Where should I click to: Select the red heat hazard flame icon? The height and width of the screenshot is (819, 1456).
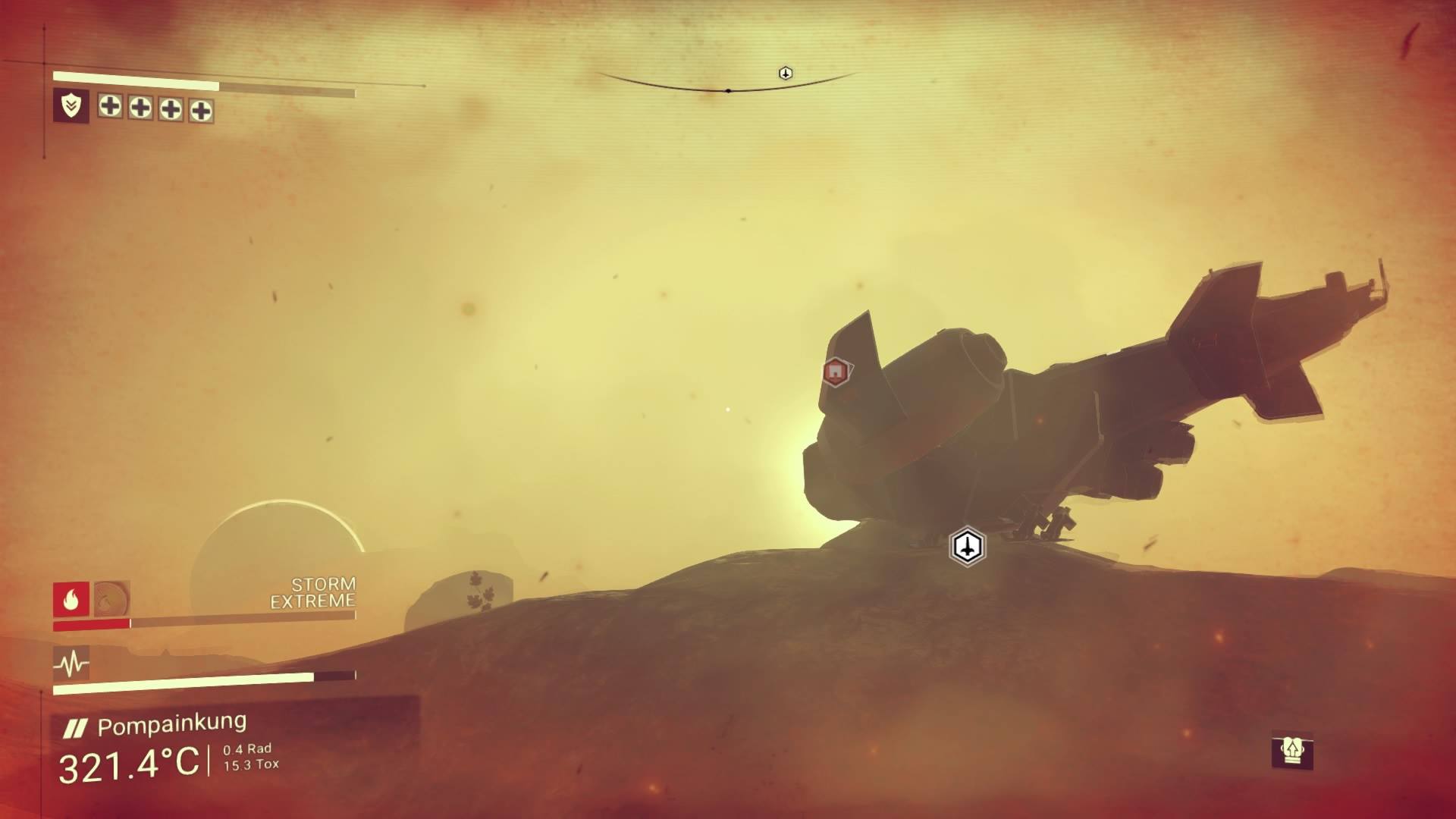pyautogui.click(x=71, y=600)
